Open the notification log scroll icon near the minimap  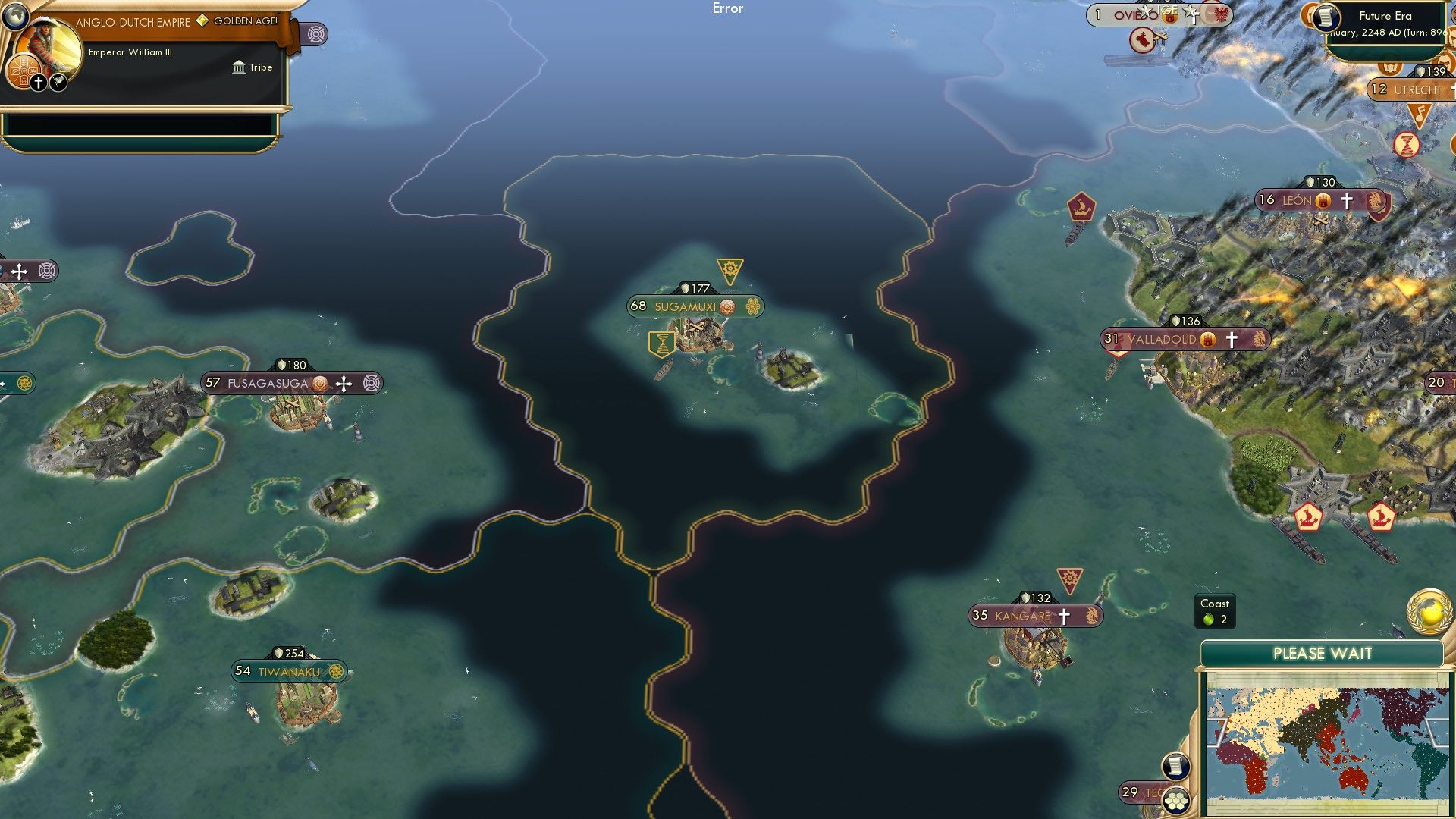pos(1177,766)
